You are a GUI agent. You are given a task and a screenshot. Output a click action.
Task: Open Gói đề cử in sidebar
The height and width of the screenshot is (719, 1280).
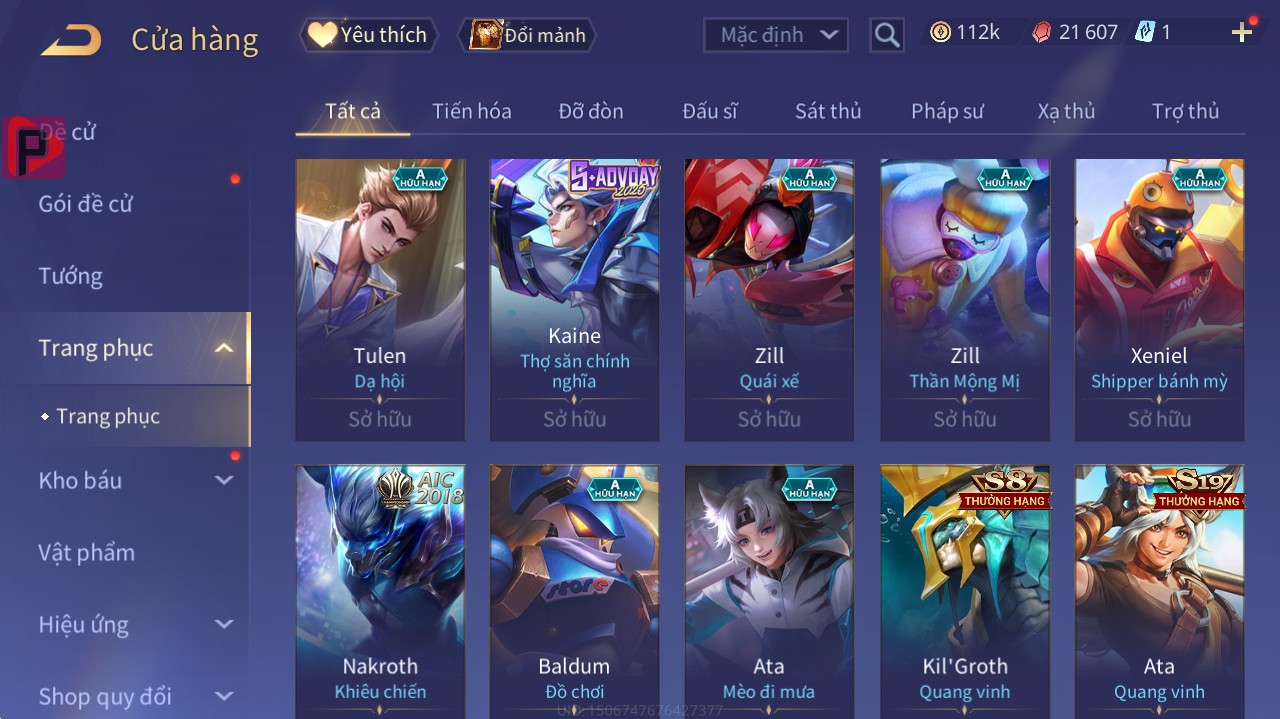(86, 204)
